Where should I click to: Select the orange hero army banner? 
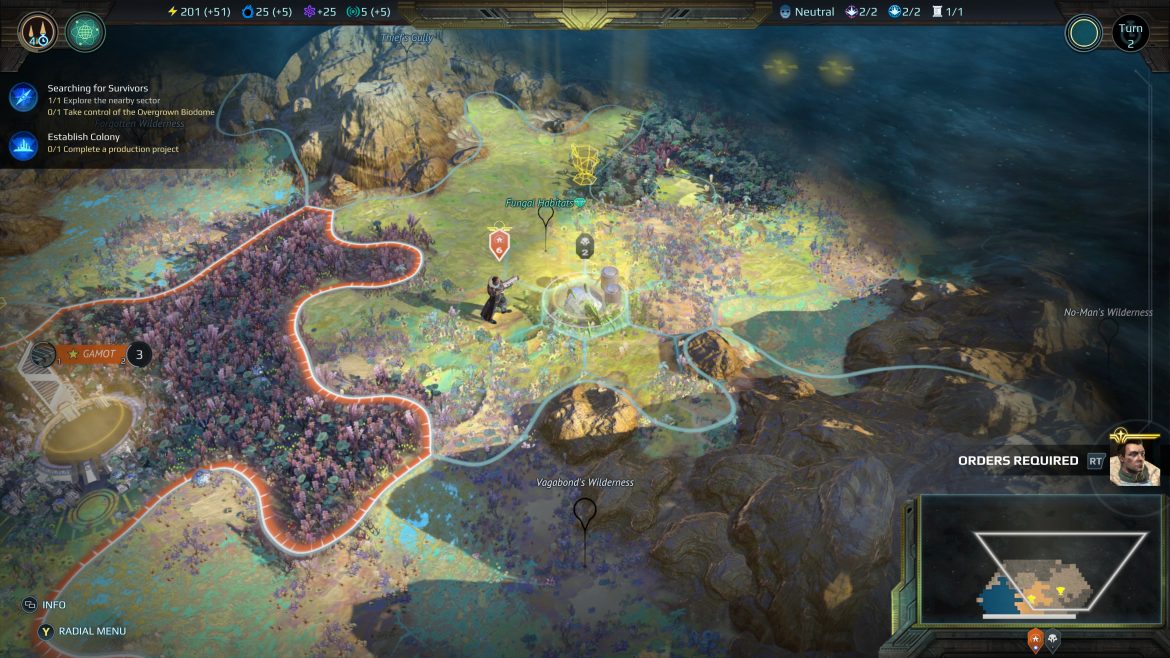[x=499, y=244]
